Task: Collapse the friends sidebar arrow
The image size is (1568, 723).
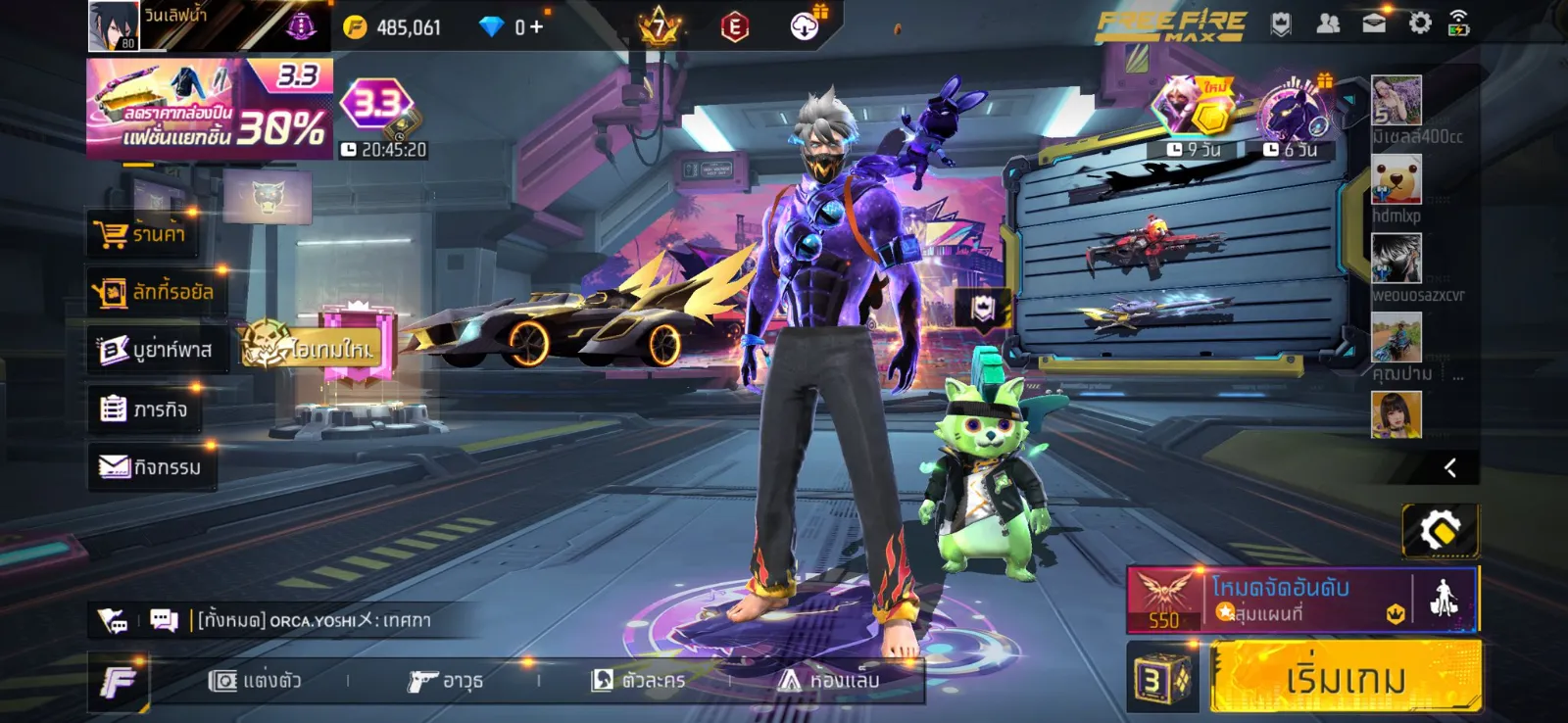Action: [1450, 468]
